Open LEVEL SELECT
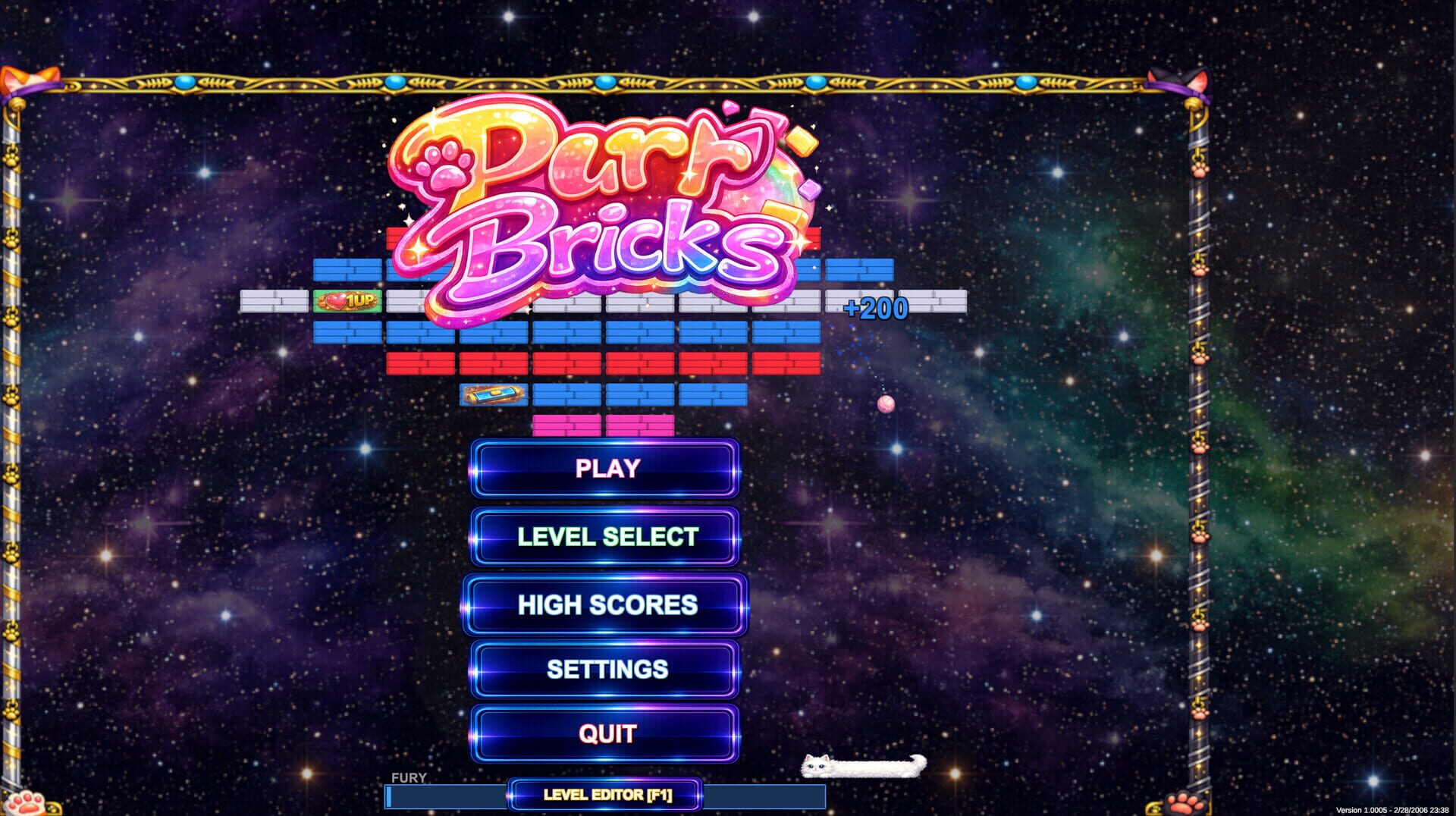Screen dimensions: 1456x816 (604, 536)
